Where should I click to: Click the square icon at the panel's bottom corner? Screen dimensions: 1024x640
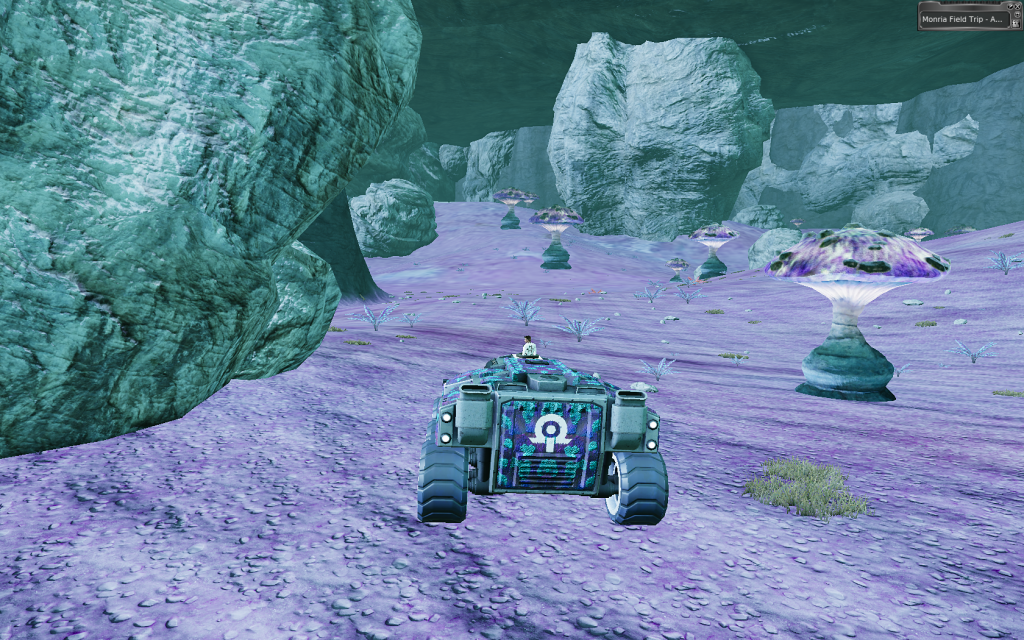point(1016,24)
